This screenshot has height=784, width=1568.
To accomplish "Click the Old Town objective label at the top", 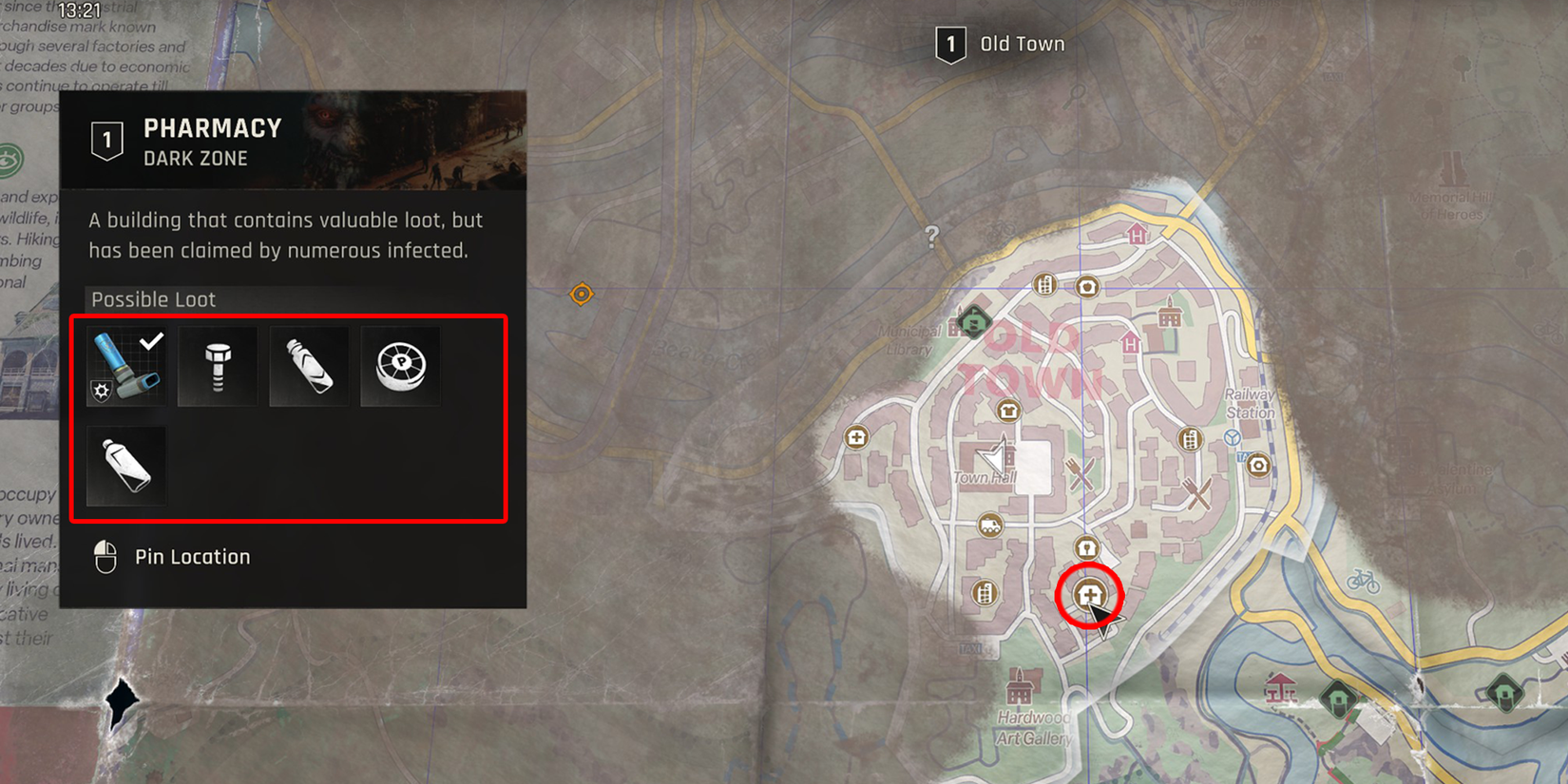I will coord(1022,43).
